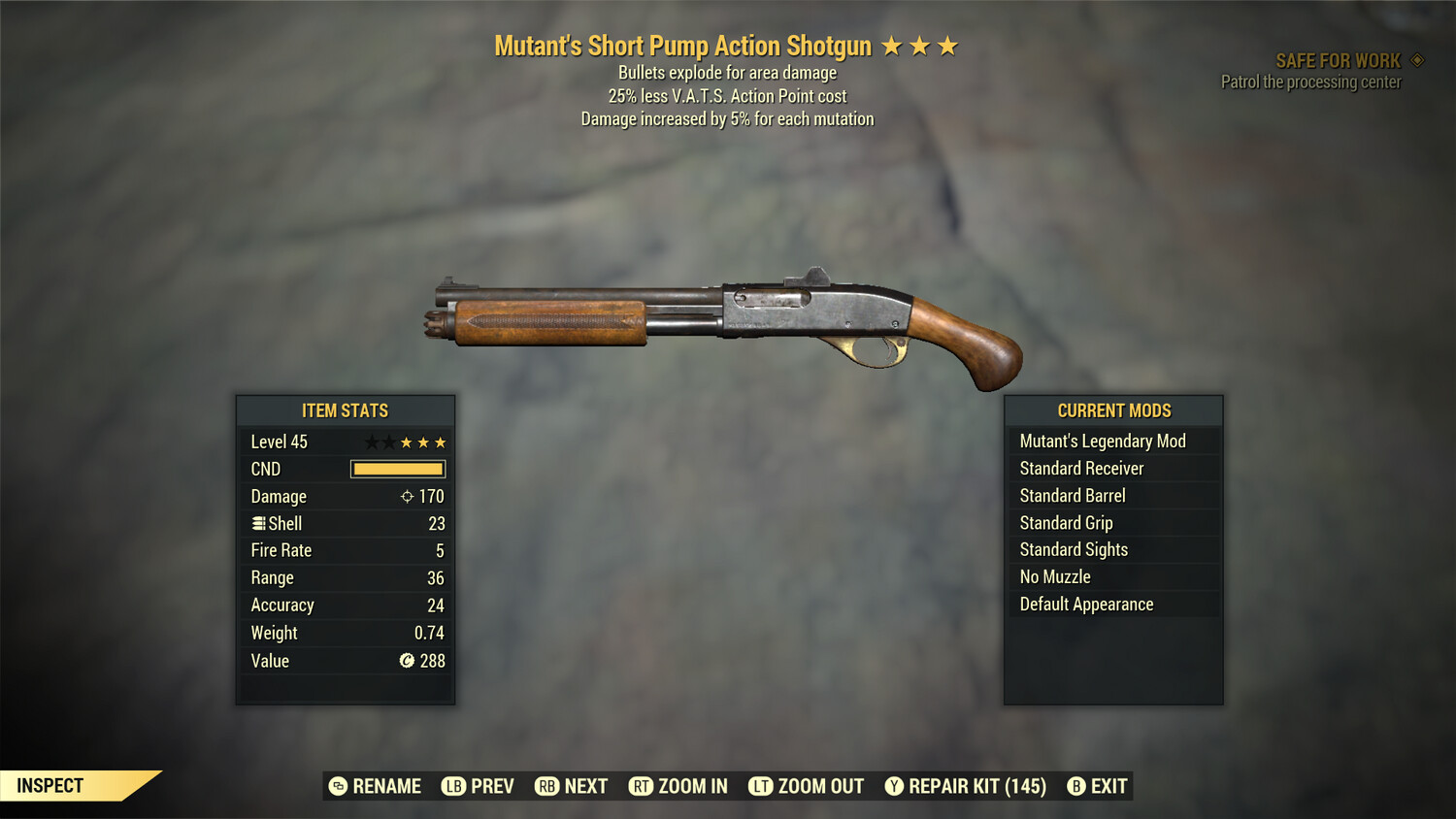Viewport: 1456px width, 819px height.
Task: Select the LB Prev button icon
Action: tap(452, 786)
